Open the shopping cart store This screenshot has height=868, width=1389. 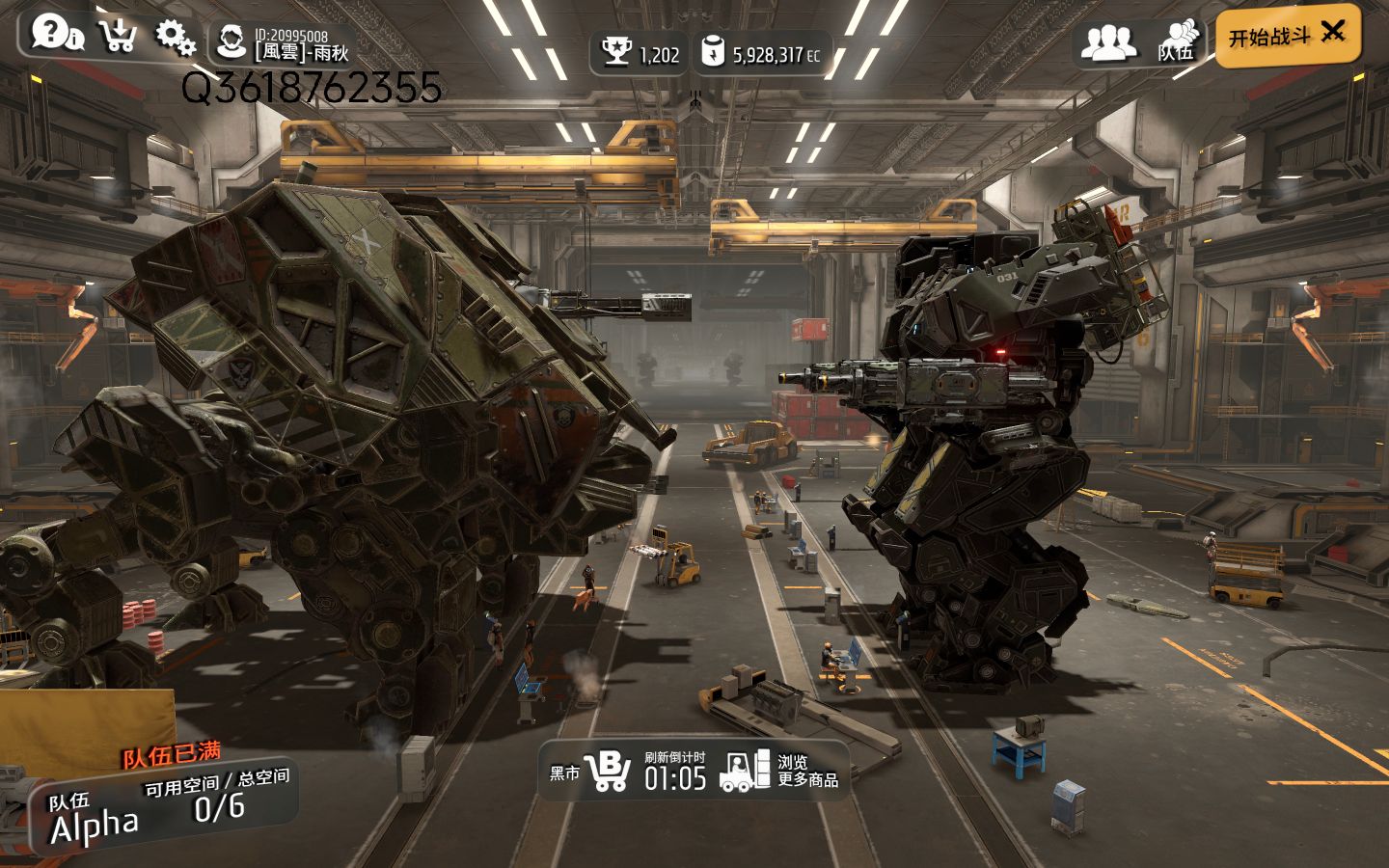(x=118, y=36)
